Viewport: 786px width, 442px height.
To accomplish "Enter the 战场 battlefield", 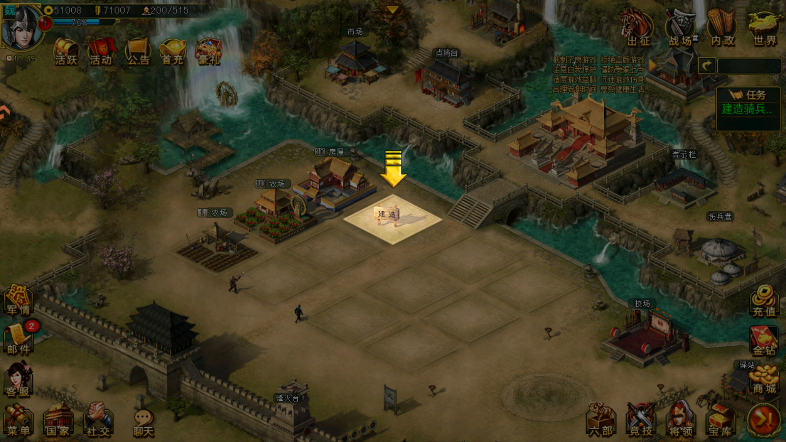I will pyautogui.click(x=680, y=27).
